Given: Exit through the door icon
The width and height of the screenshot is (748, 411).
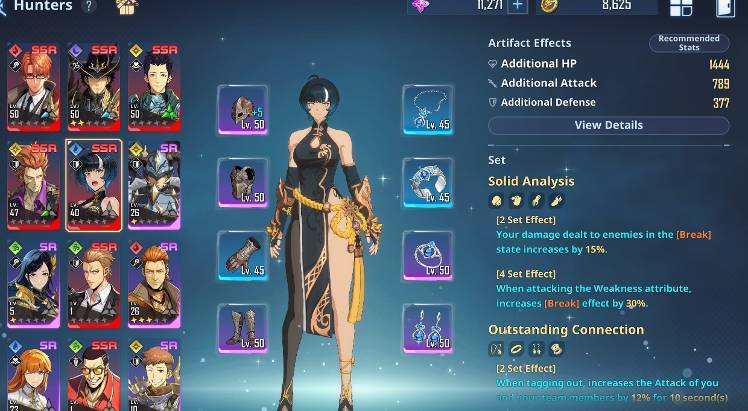Looking at the screenshot, I should 725,8.
